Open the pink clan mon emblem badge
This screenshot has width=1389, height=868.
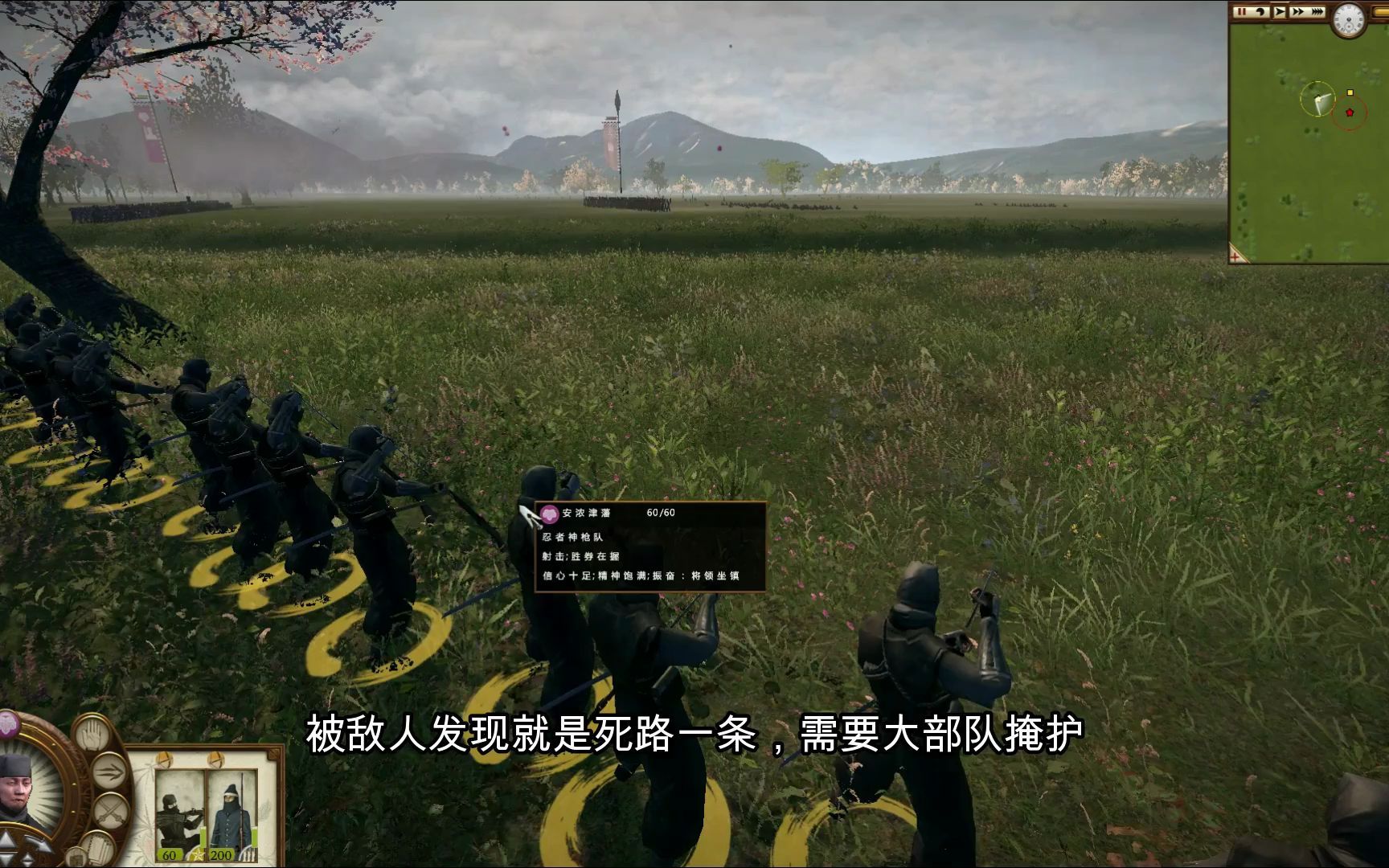[8, 726]
